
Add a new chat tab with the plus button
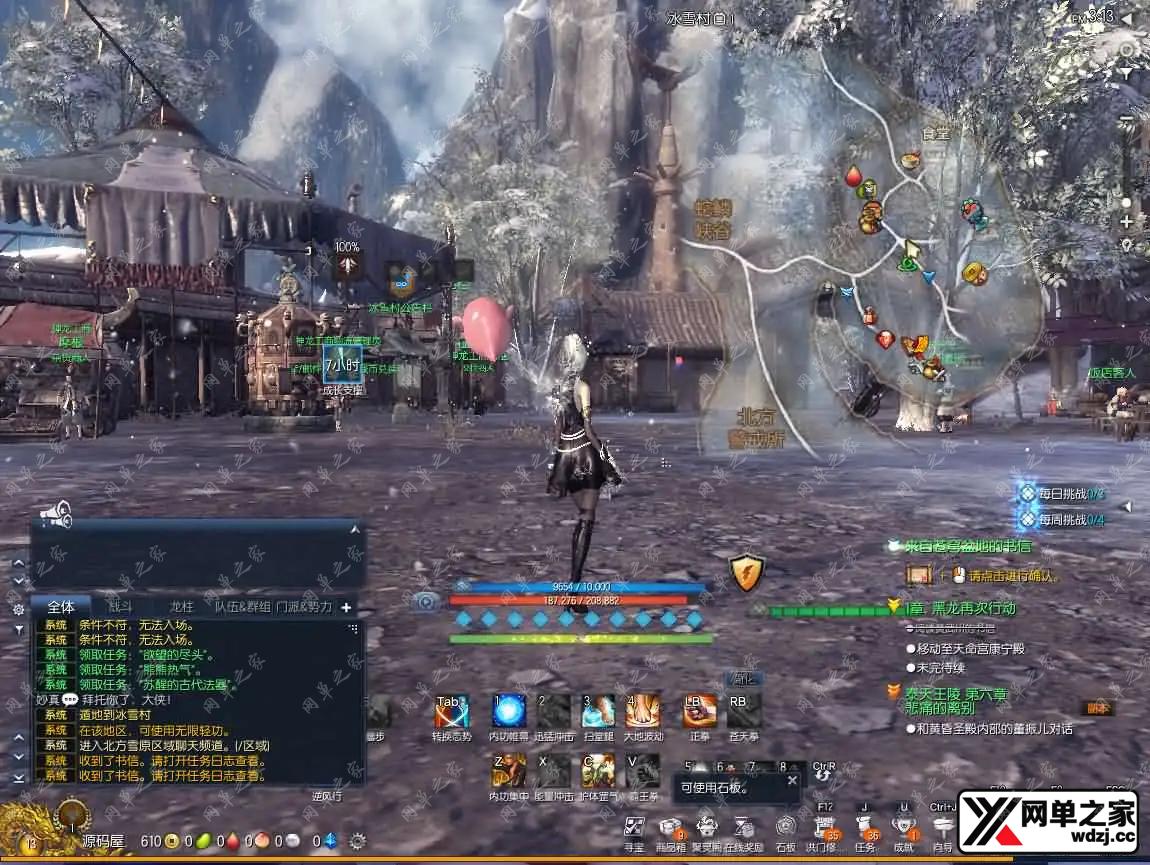pyautogui.click(x=347, y=607)
